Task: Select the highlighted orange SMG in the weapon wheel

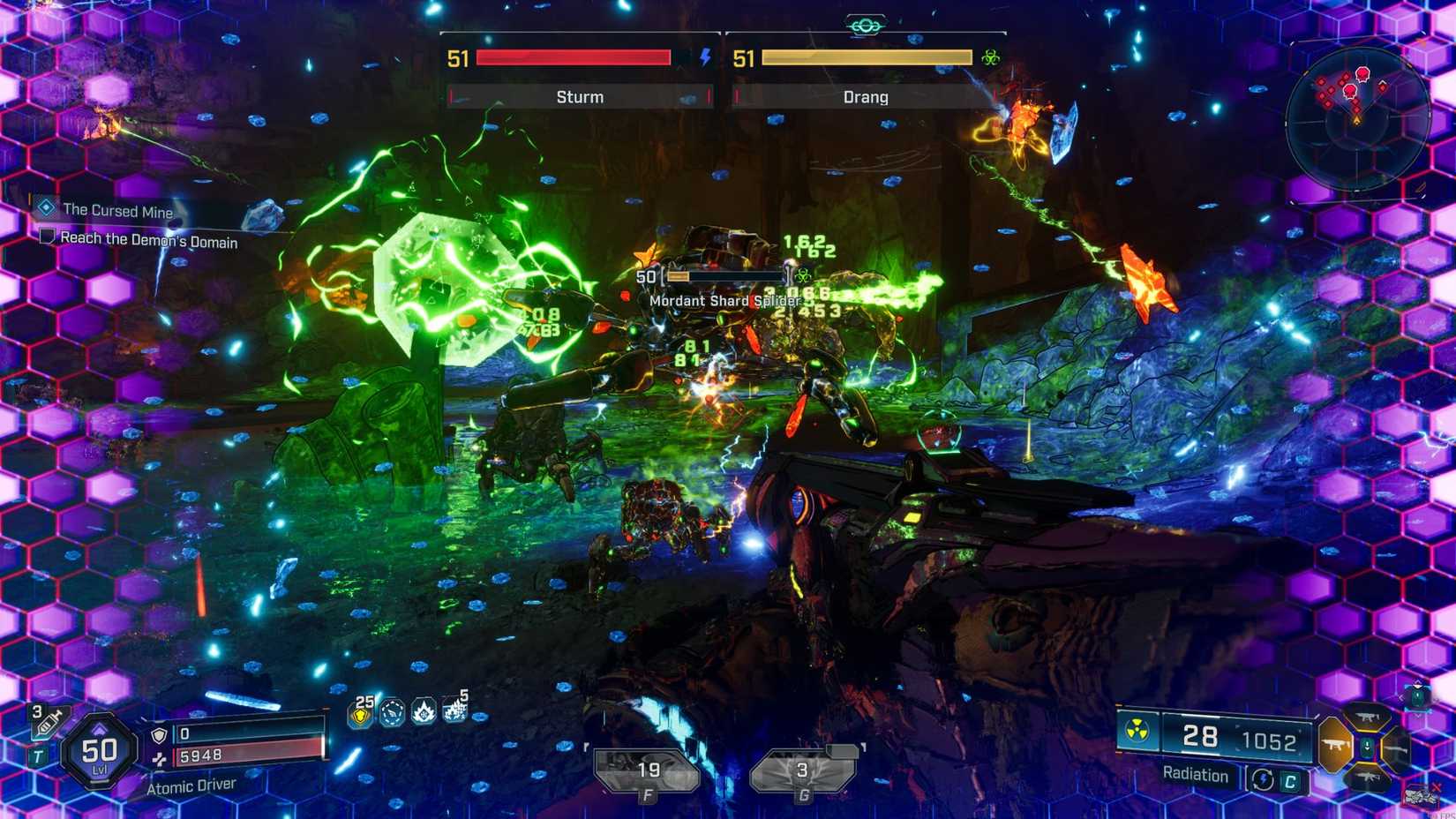Action: pos(1336,744)
